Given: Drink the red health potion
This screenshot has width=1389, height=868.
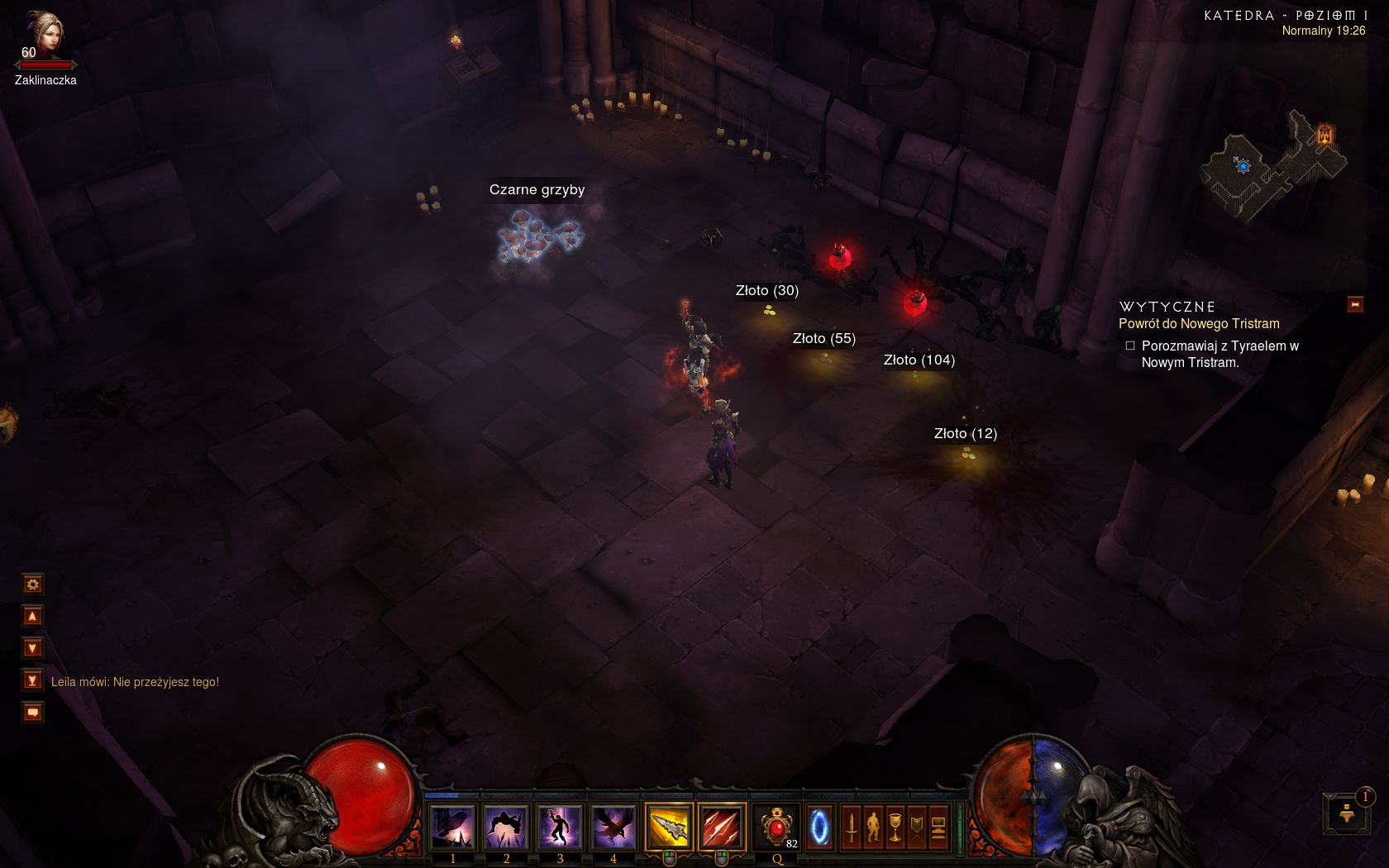Looking at the screenshot, I should coord(777,827).
